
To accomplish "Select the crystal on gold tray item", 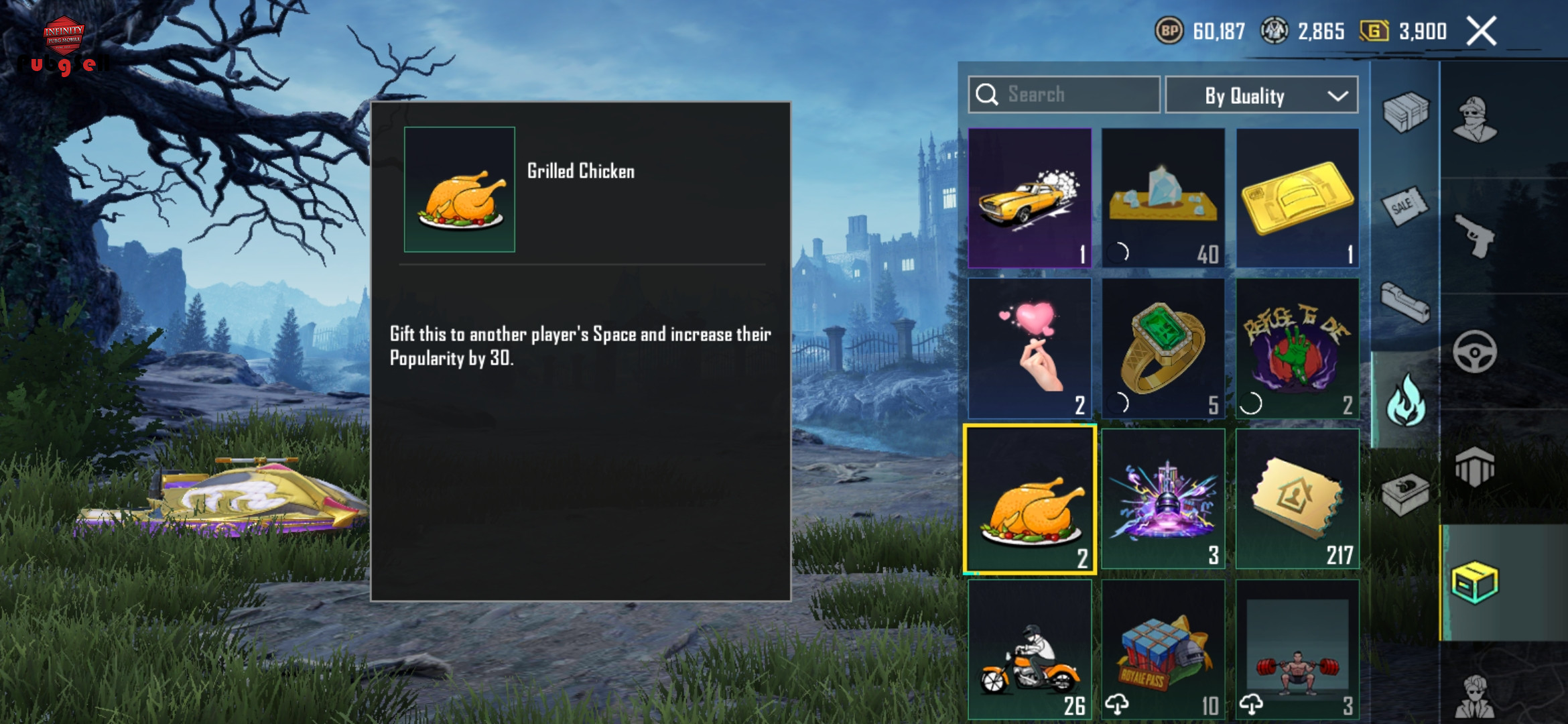I will pyautogui.click(x=1163, y=198).
